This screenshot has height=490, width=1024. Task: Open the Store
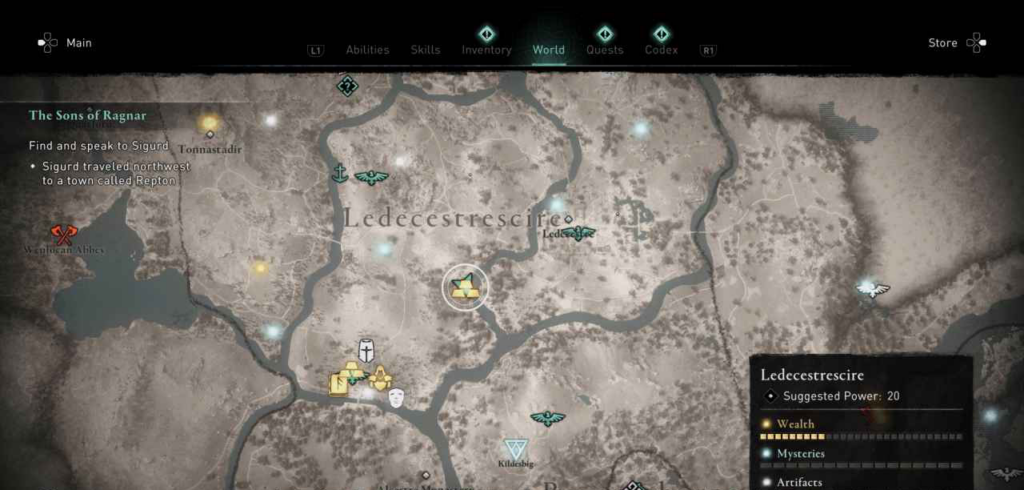click(943, 43)
